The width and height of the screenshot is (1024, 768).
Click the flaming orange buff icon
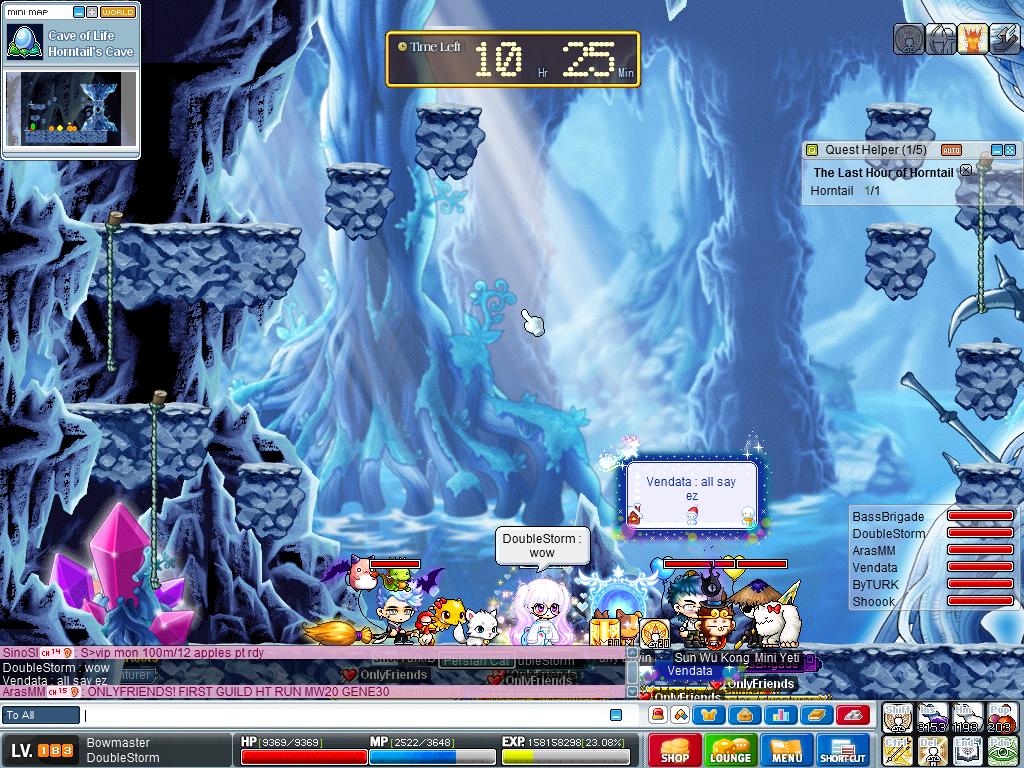click(x=973, y=38)
